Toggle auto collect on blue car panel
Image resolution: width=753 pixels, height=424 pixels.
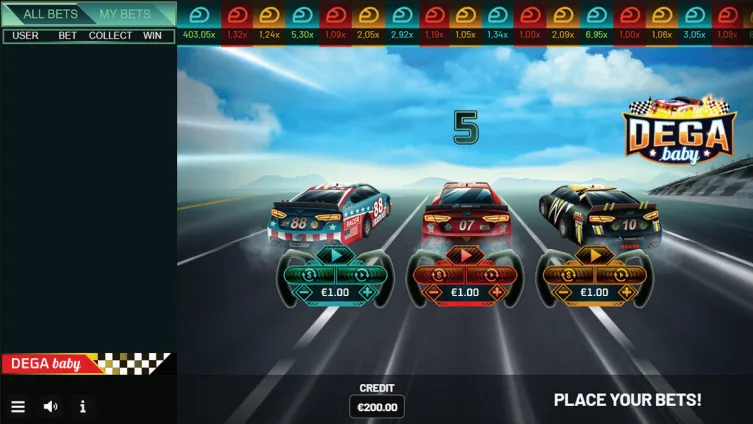(x=359, y=274)
